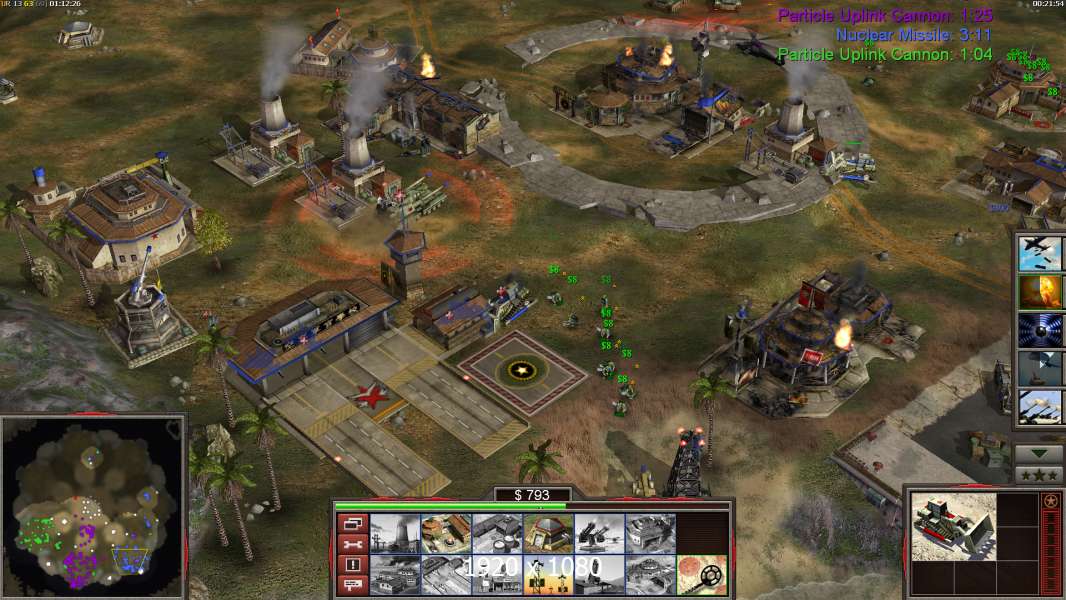The height and width of the screenshot is (600, 1066).
Task: Open options with the wrench button
Action: (x=352, y=543)
